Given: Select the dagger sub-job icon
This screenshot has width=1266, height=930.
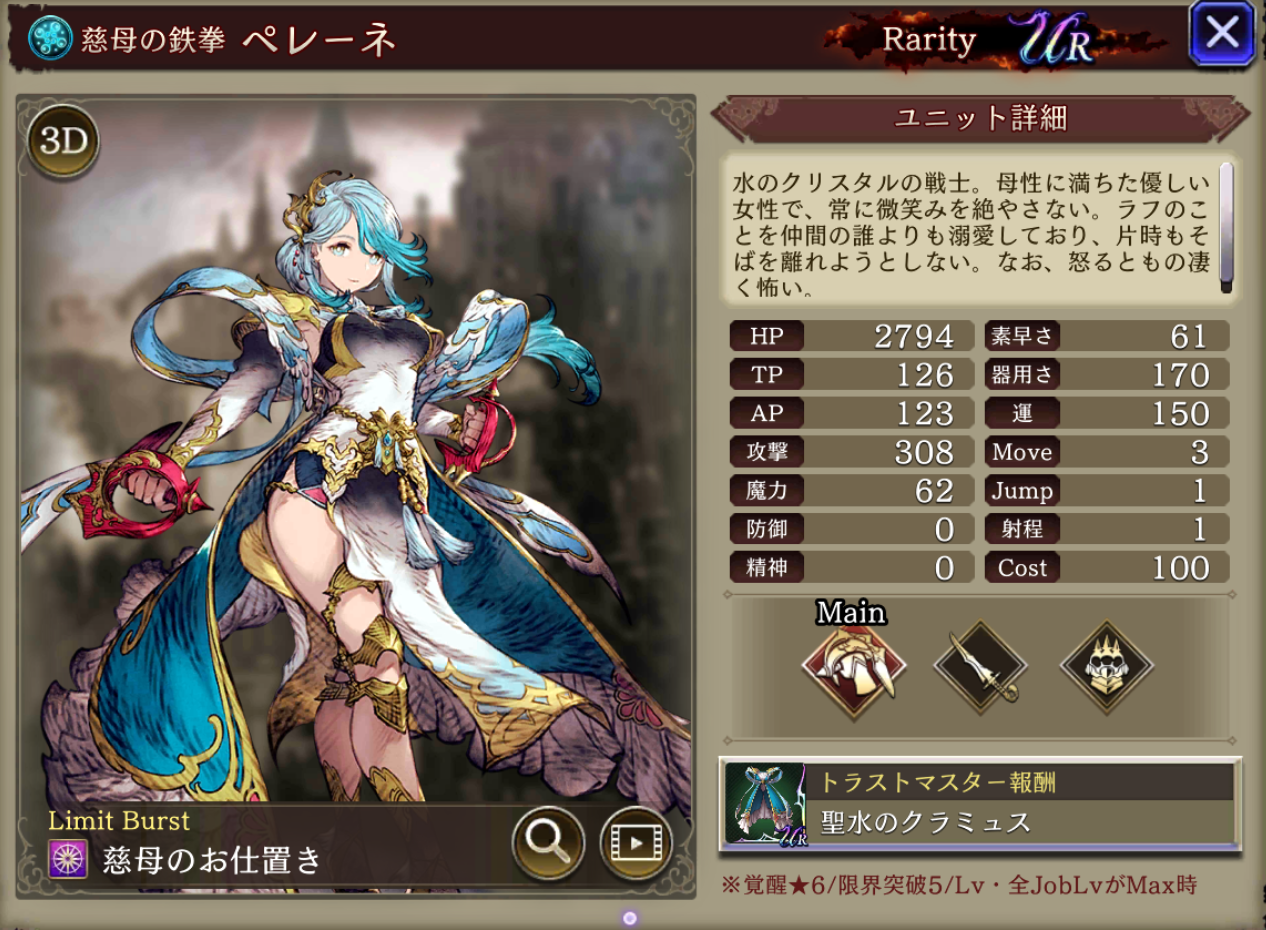Looking at the screenshot, I should (980, 667).
